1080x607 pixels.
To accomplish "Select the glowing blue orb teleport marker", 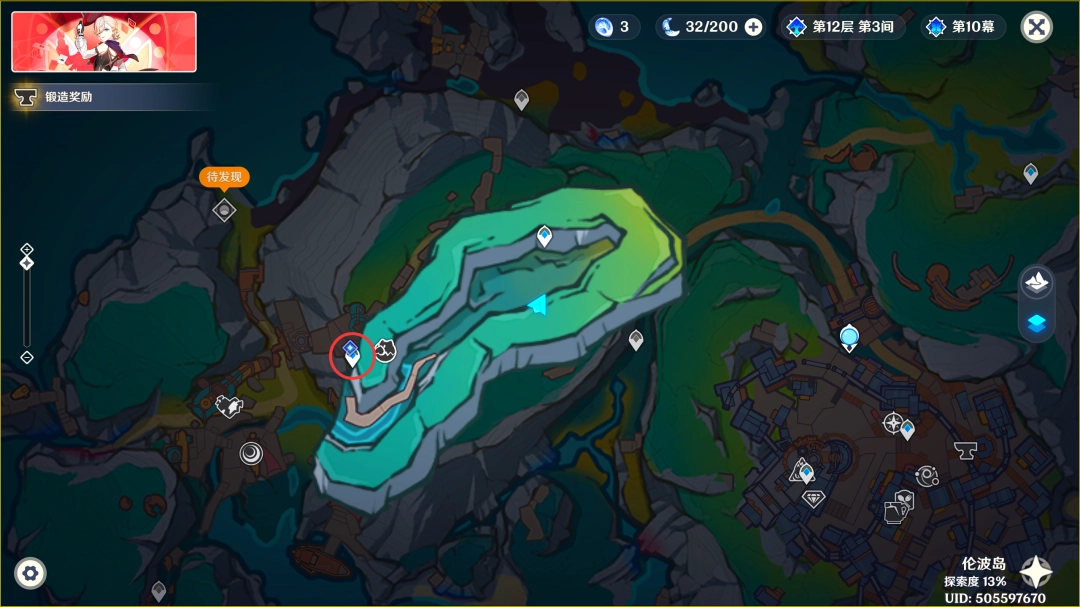I will click(850, 337).
